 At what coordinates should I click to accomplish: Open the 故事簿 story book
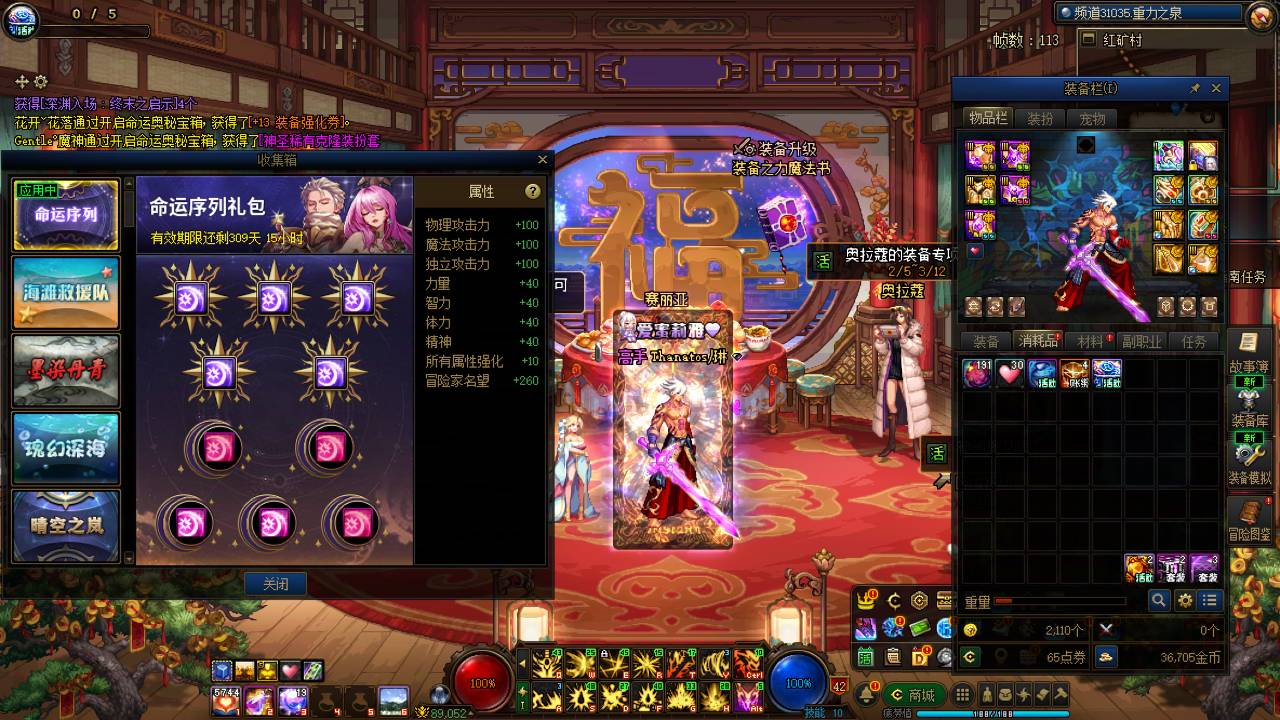point(1249,353)
